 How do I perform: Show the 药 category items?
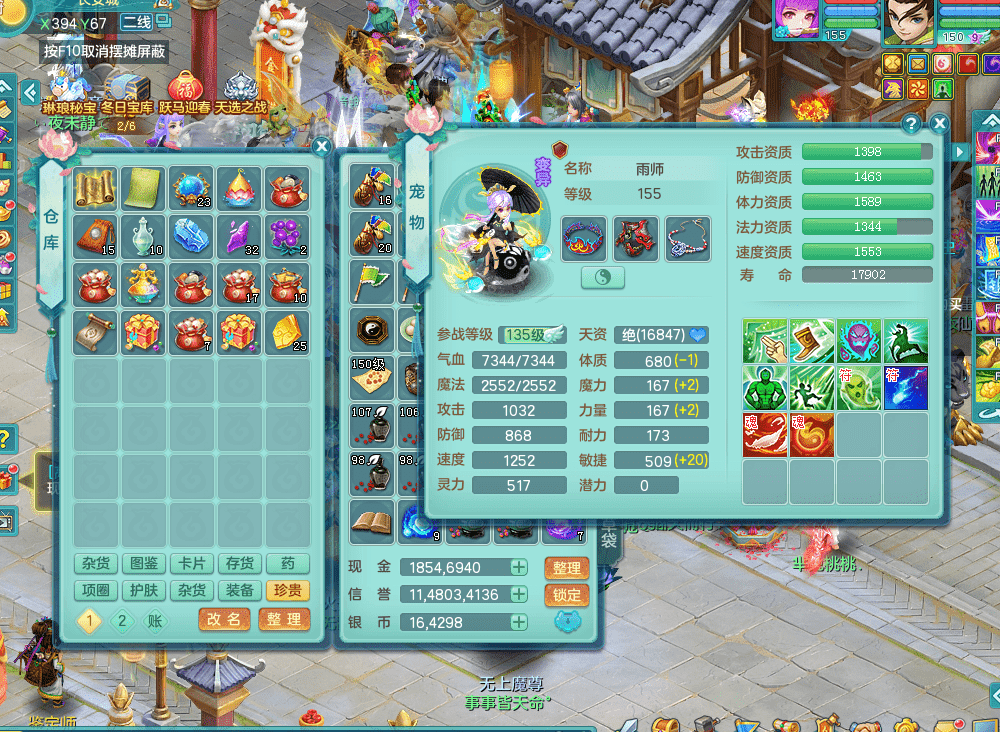[x=287, y=564]
